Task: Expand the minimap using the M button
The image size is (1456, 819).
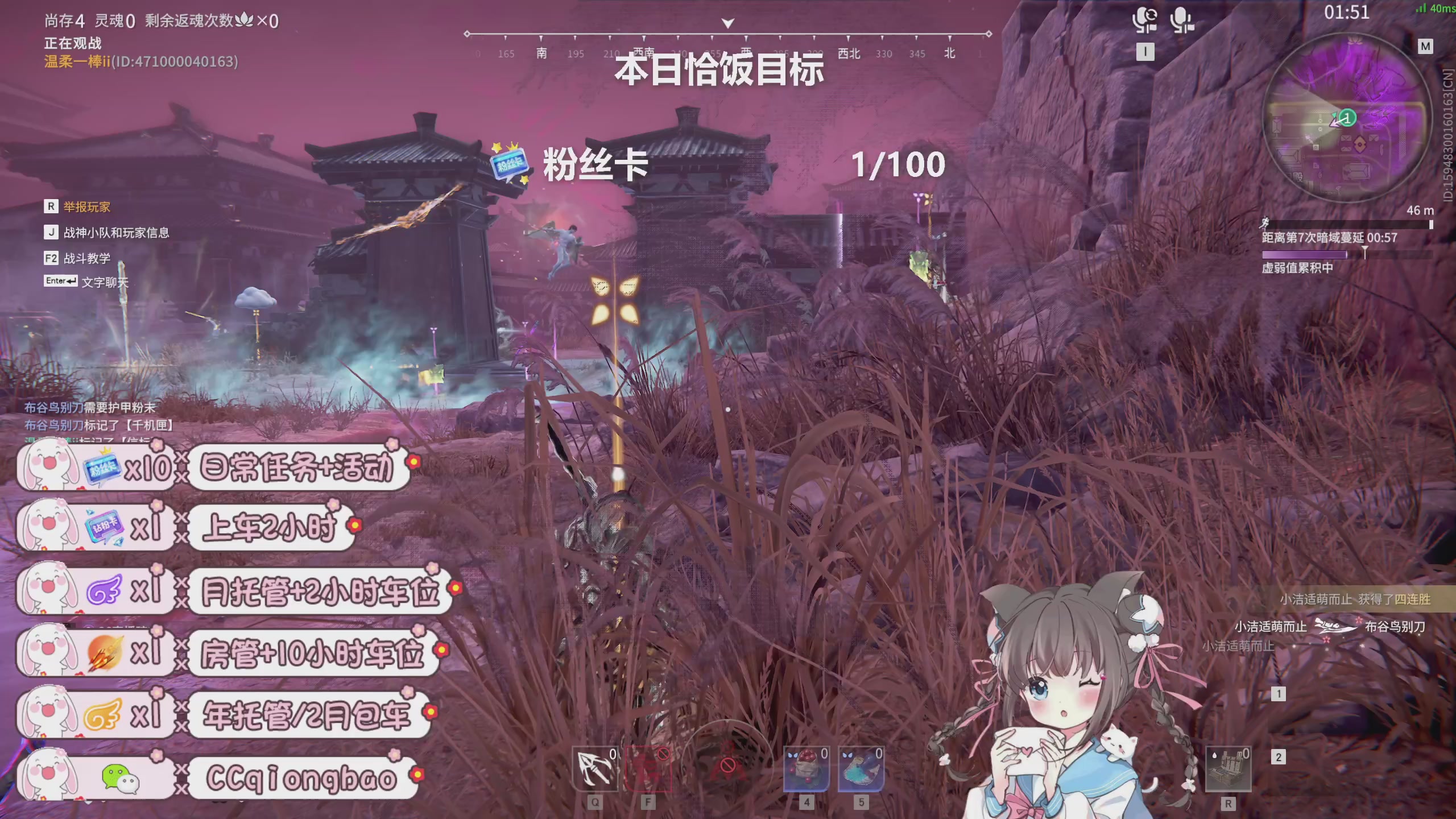Action: point(1426,47)
